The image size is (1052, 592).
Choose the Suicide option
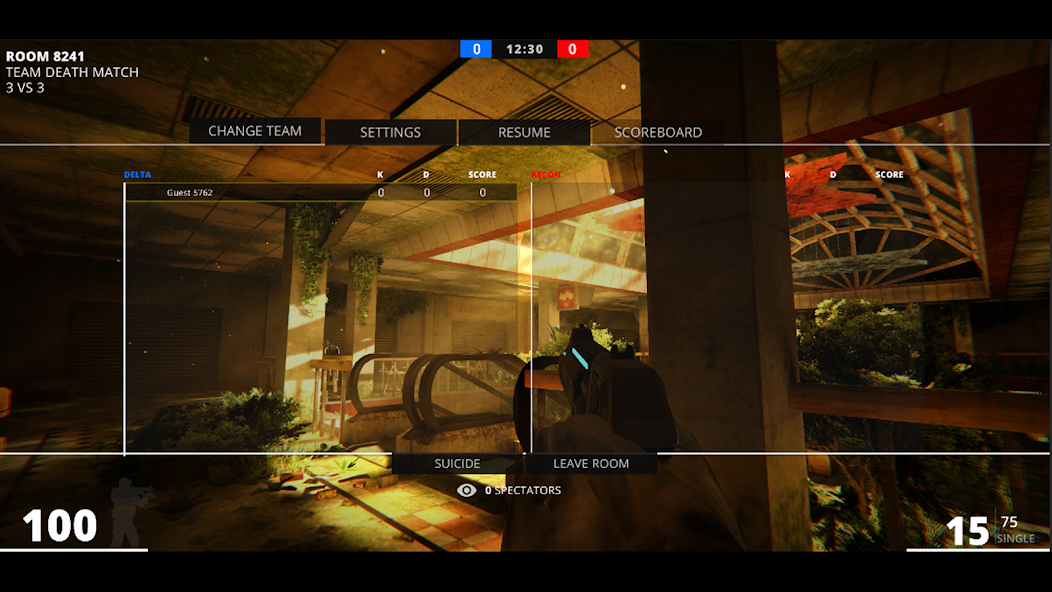tap(457, 464)
